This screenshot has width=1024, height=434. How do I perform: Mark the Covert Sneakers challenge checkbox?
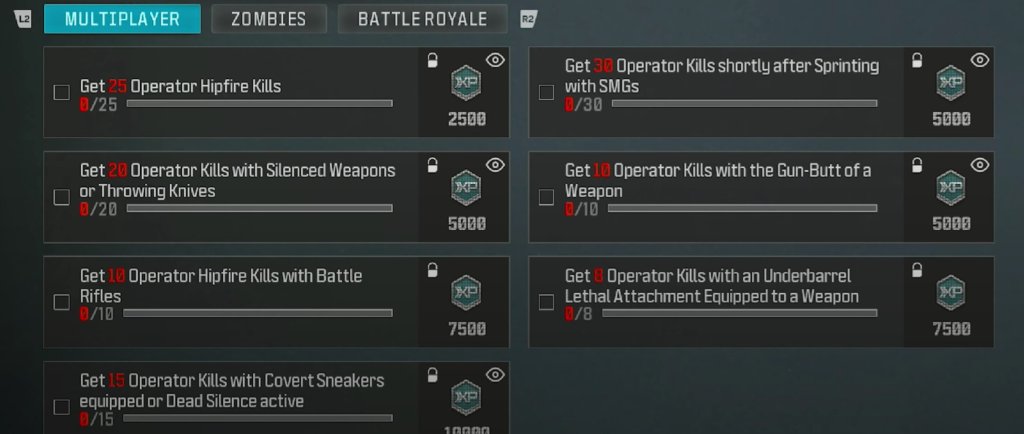click(x=61, y=407)
